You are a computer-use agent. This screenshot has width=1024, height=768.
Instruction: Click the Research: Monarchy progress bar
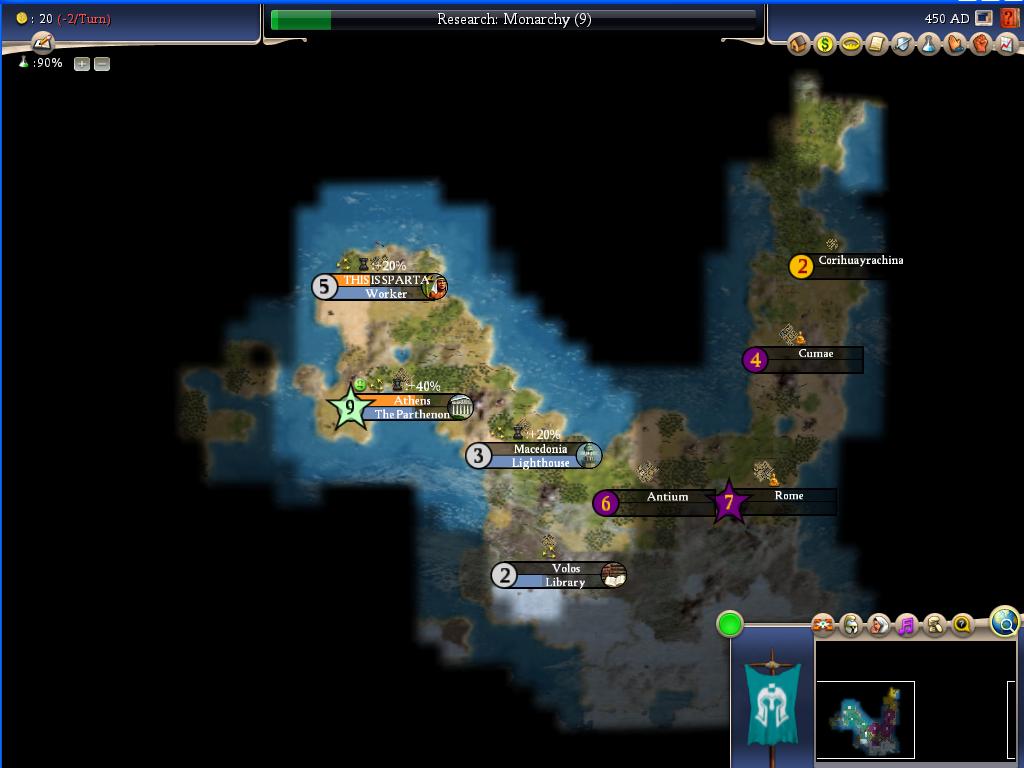point(513,19)
